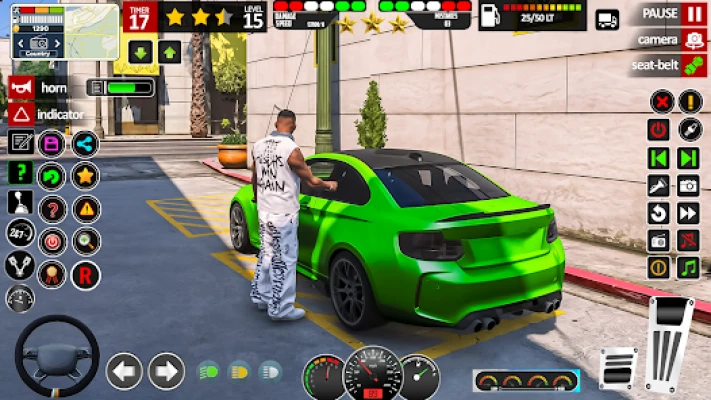Select the gold star icon
This screenshot has height=400, width=711.
(x=85, y=176)
